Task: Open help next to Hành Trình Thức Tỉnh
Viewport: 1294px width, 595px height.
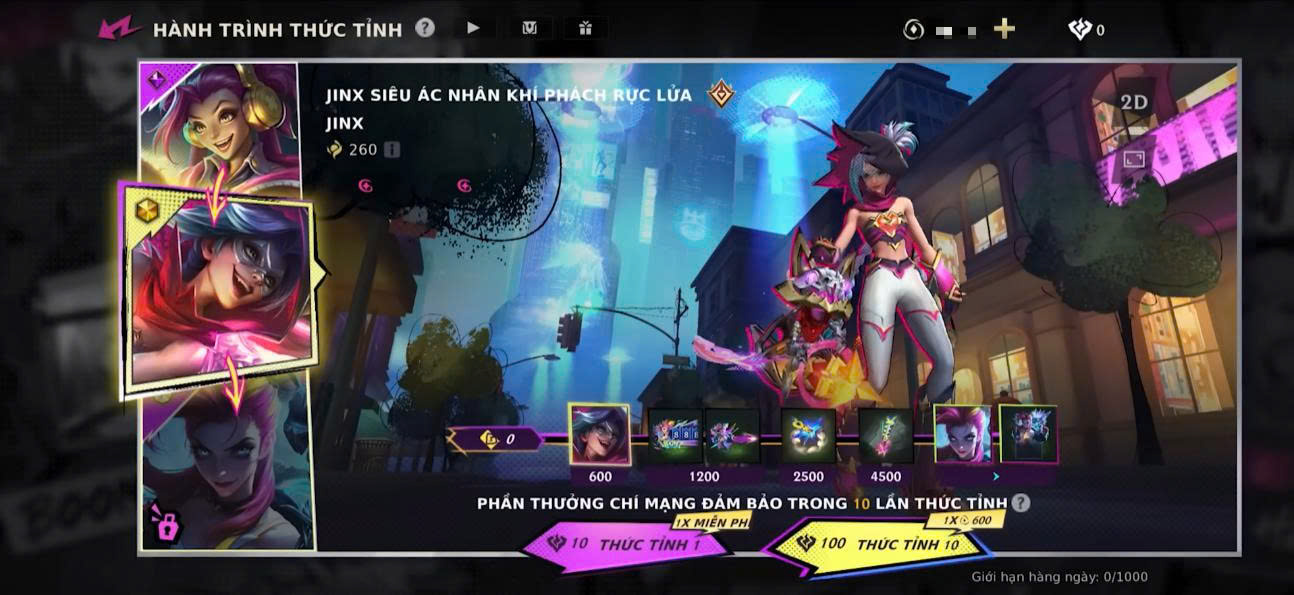Action: [x=425, y=28]
